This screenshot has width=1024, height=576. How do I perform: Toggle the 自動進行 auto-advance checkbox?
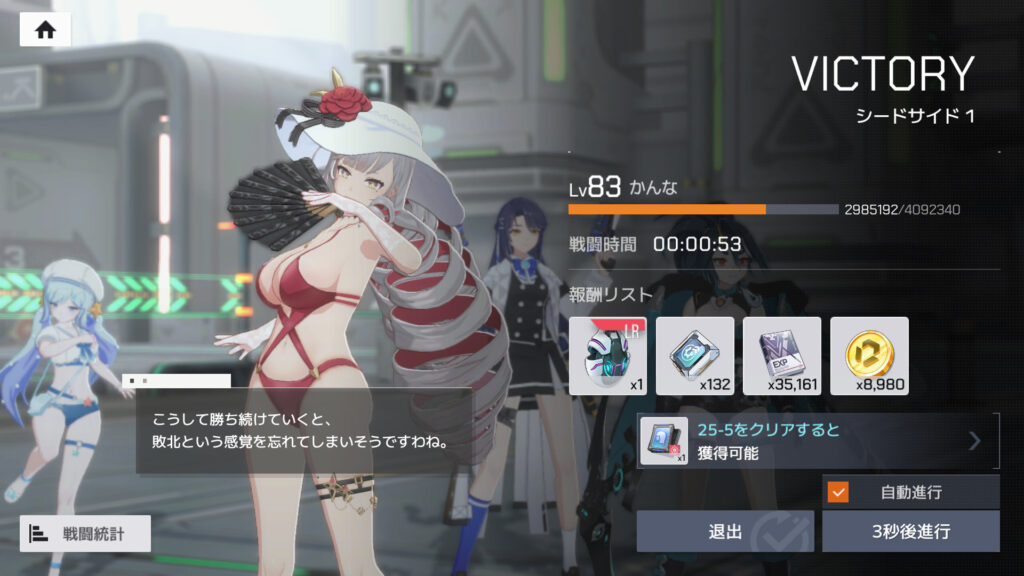[x=839, y=492]
